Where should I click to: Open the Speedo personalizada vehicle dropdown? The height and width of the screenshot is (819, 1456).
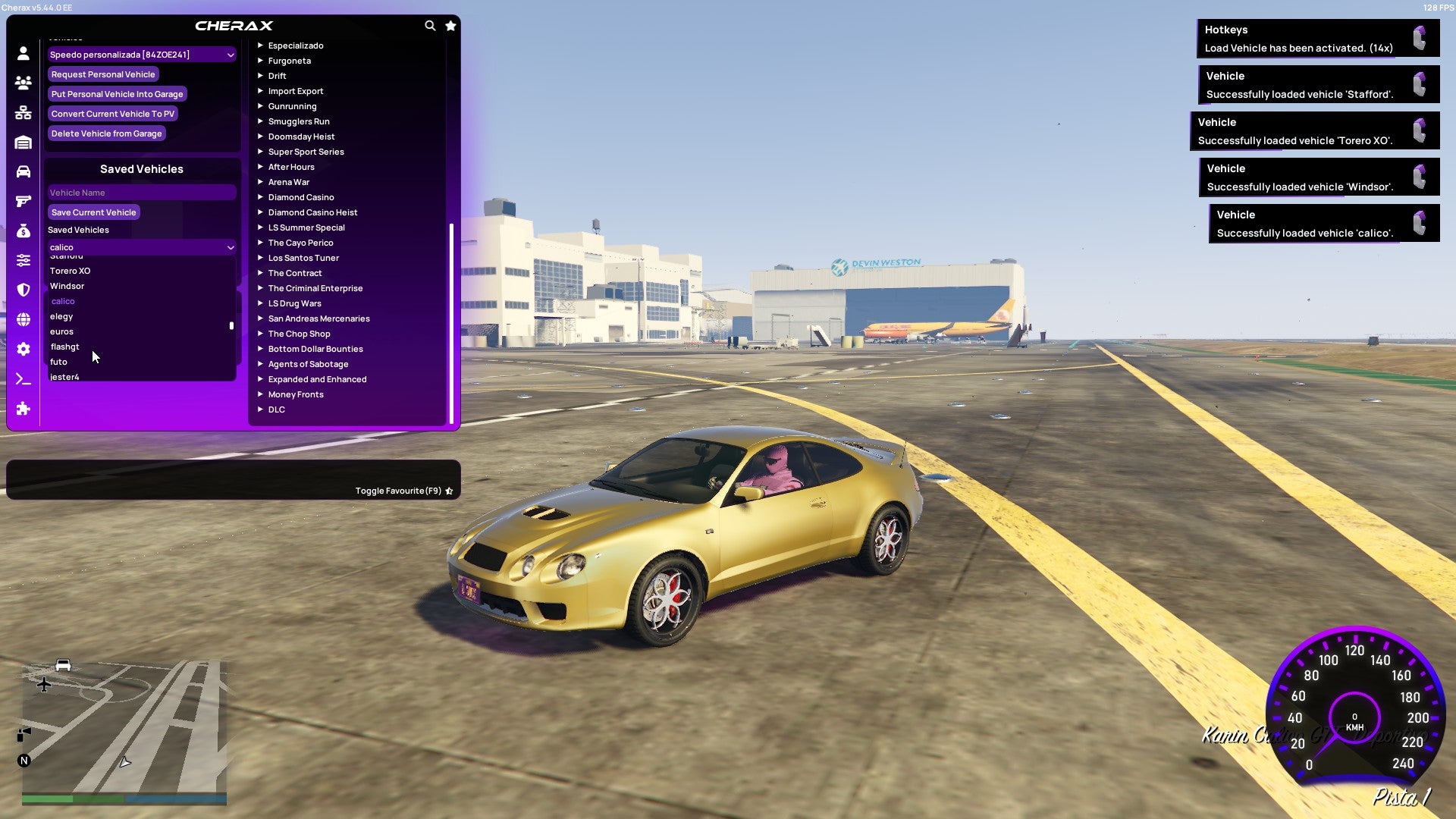pos(141,54)
